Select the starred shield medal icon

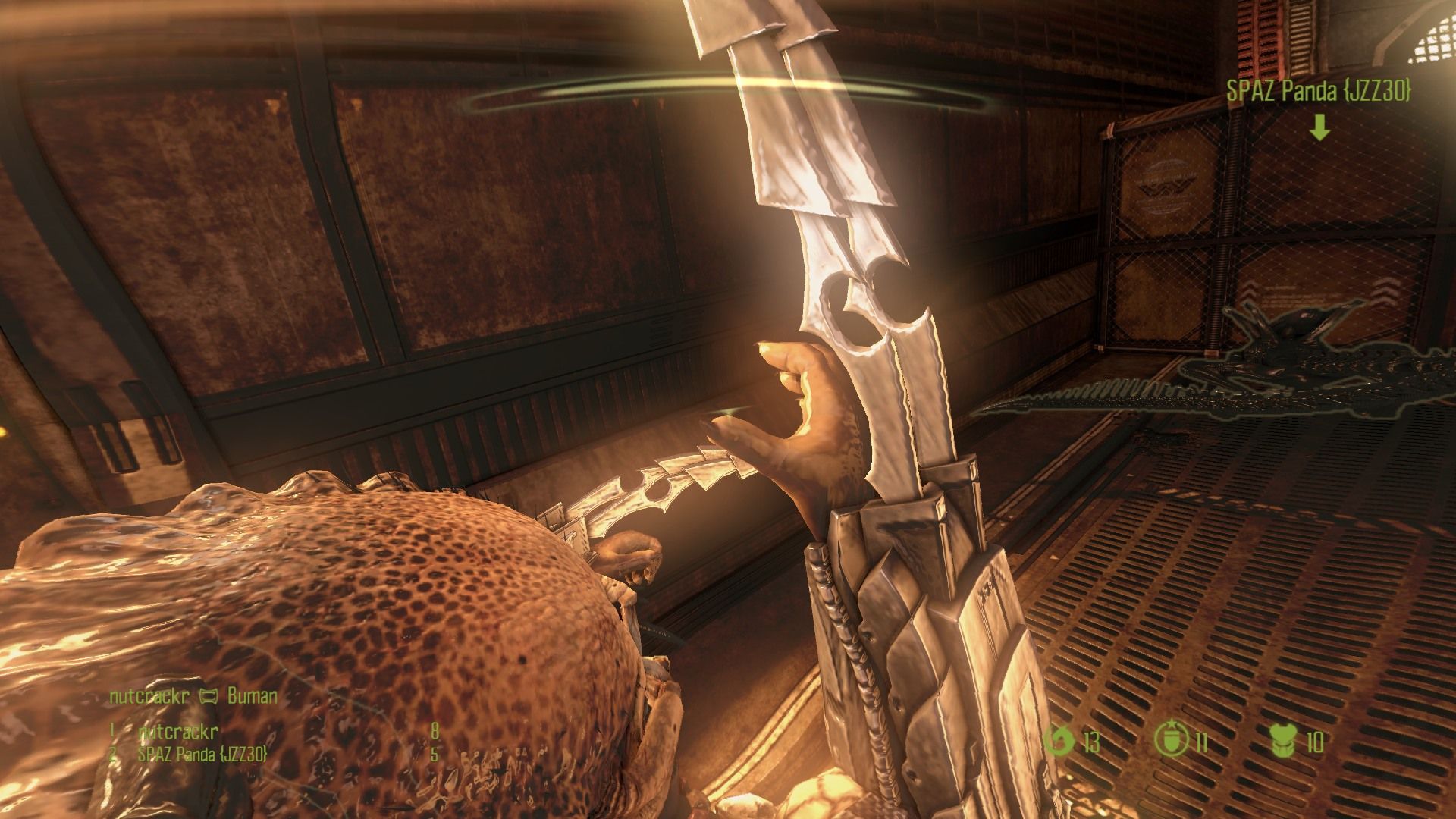pyautogui.click(x=1168, y=741)
